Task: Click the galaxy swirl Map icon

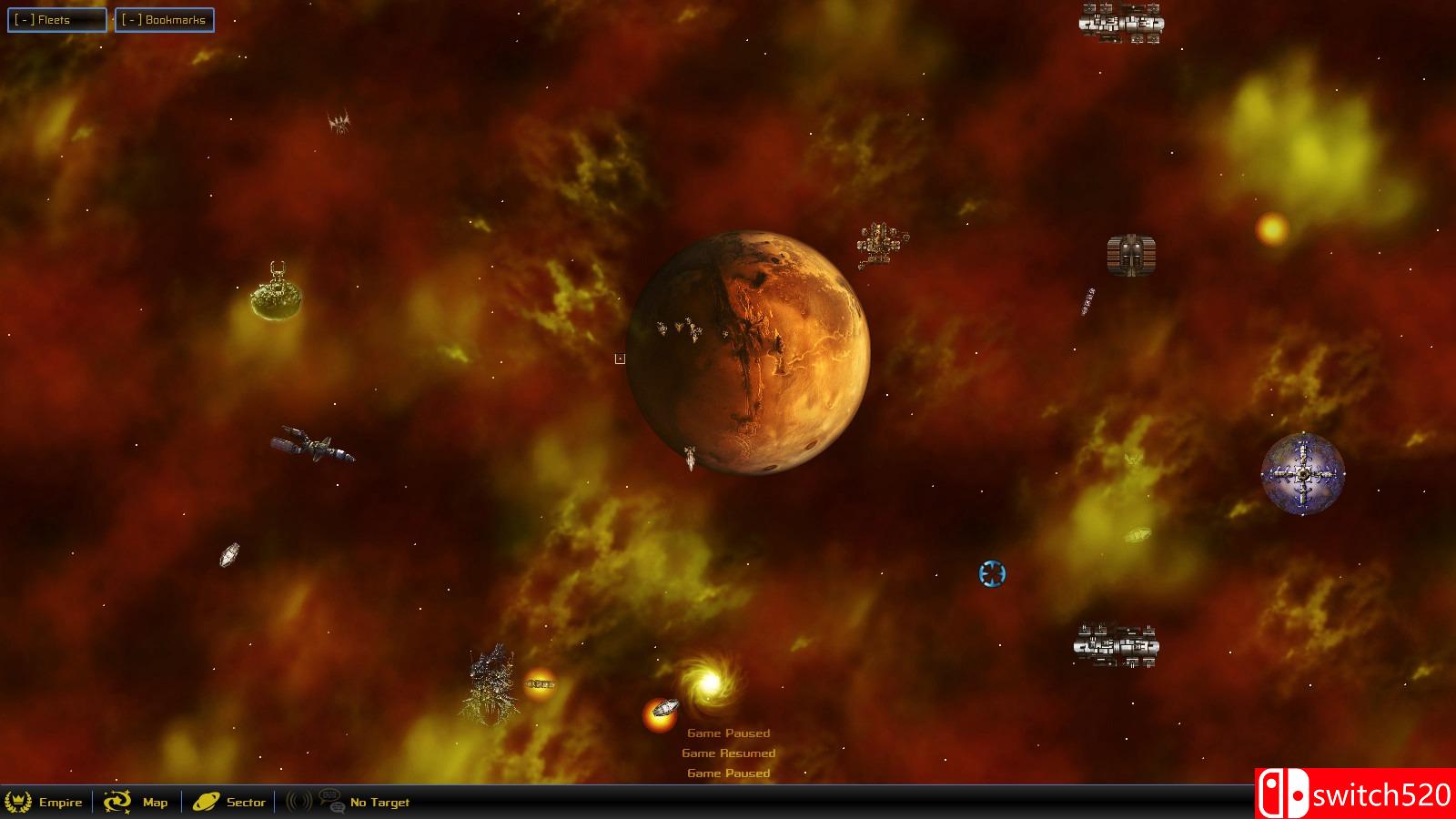Action: coord(116,803)
